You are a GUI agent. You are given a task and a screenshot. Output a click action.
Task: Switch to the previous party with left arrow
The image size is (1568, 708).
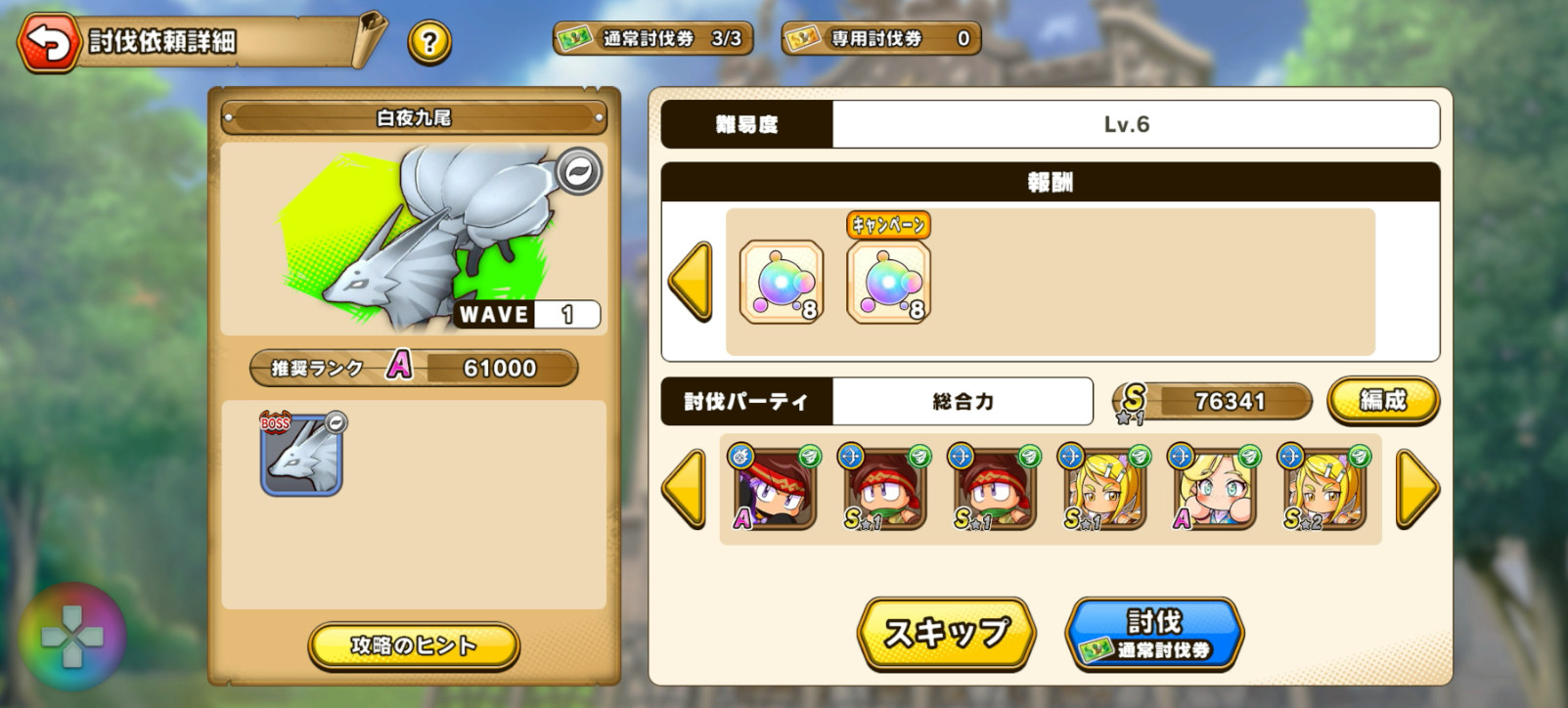click(684, 489)
